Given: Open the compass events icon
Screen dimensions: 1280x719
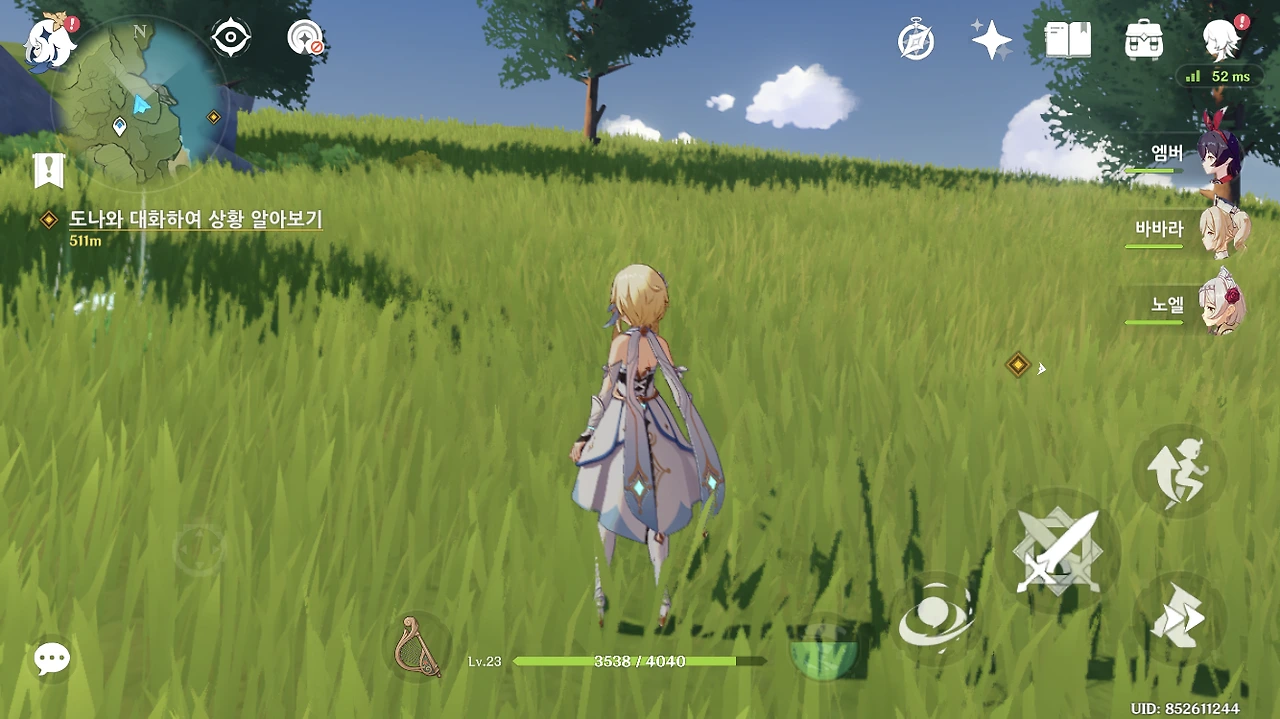Looking at the screenshot, I should 915,41.
